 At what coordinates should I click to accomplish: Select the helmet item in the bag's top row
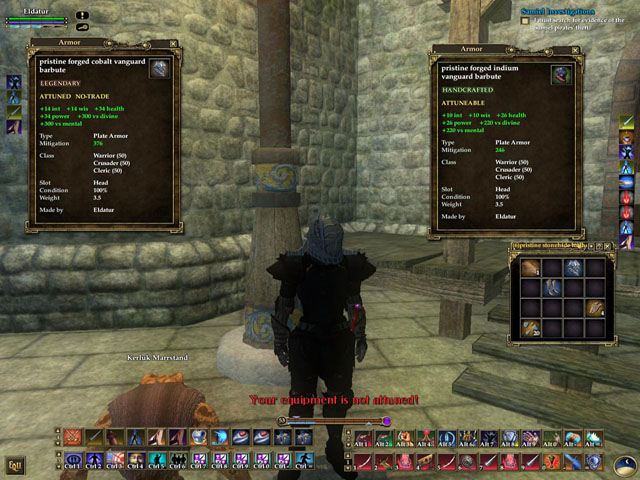pyautogui.click(x=573, y=267)
